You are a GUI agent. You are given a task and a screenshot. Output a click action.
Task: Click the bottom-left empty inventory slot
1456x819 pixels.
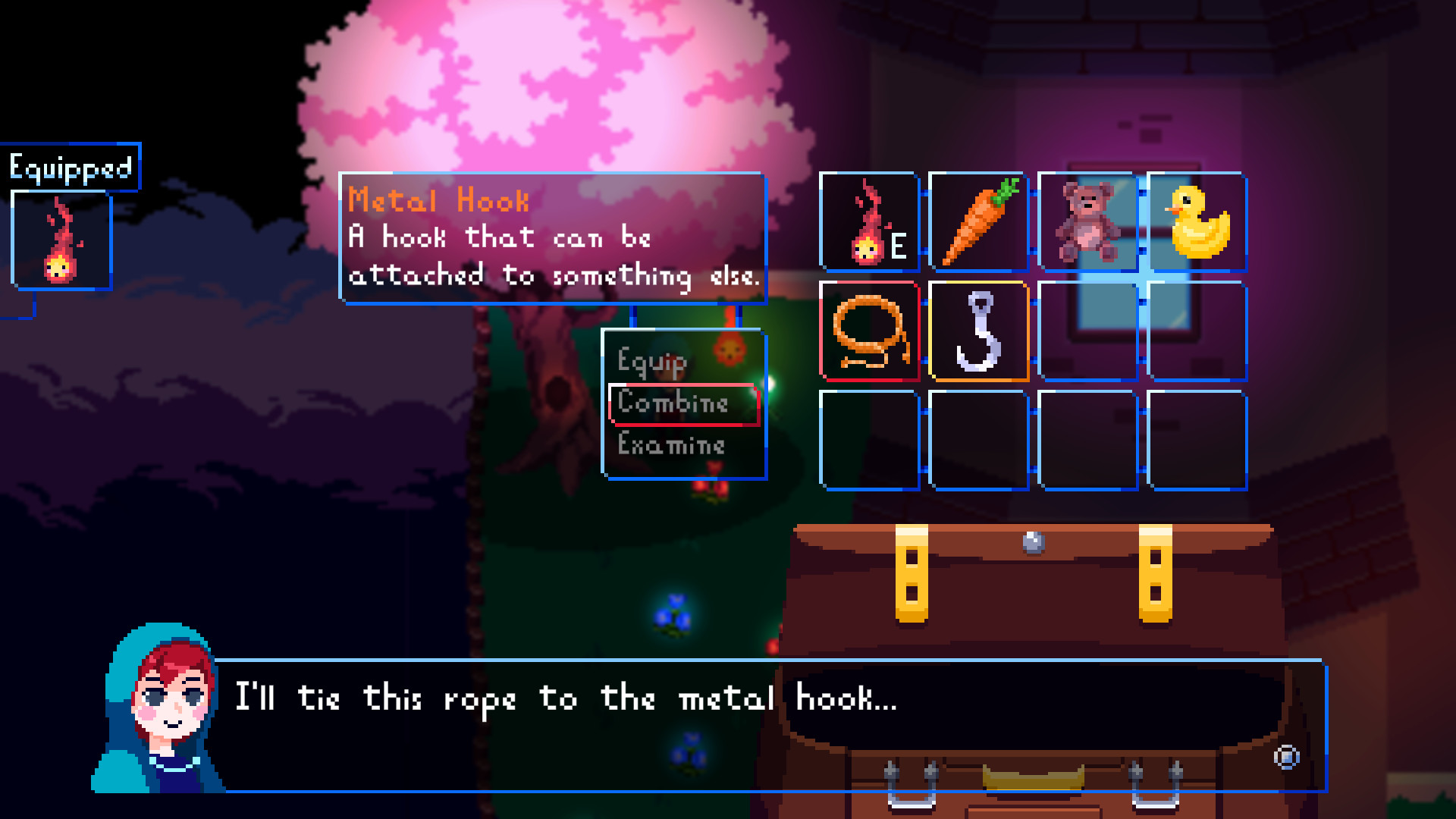point(870,440)
